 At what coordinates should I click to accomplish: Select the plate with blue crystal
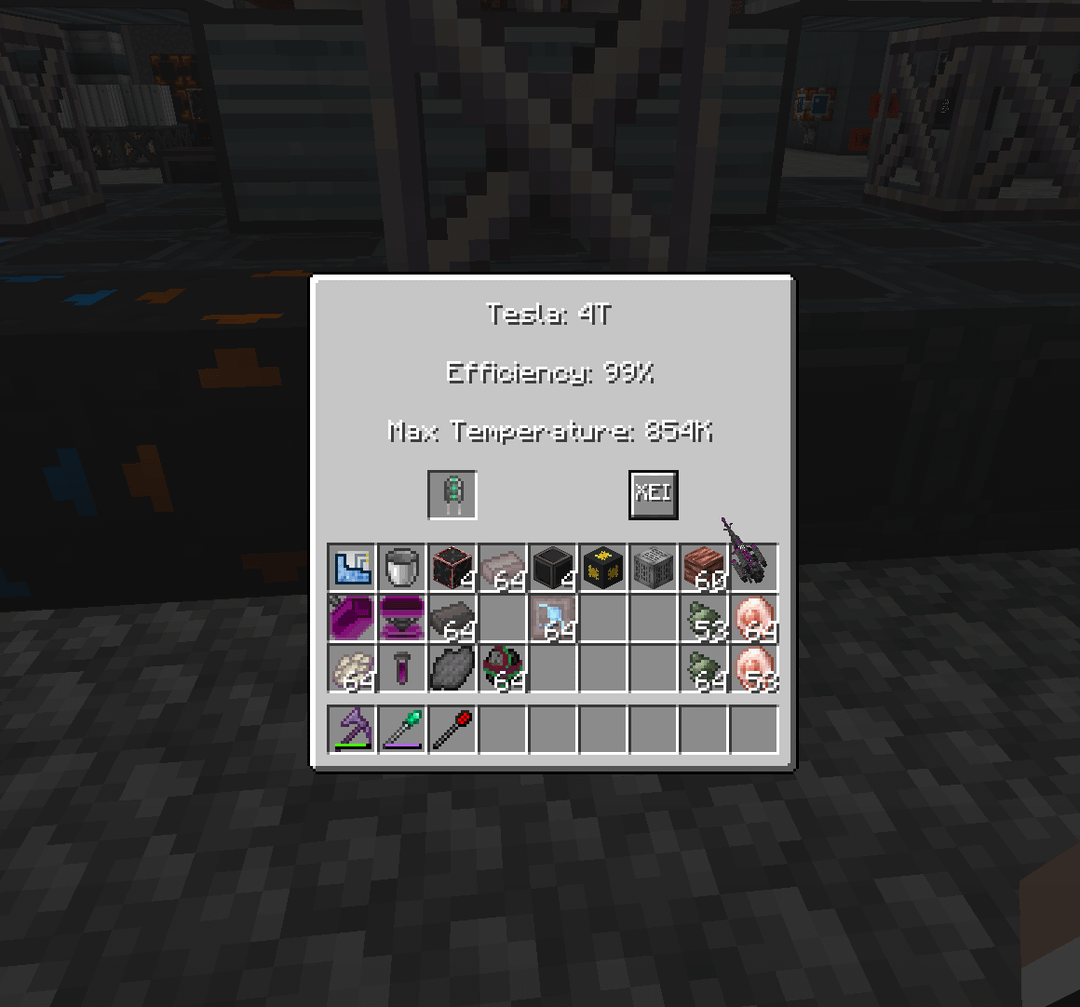pyautogui.click(x=553, y=618)
